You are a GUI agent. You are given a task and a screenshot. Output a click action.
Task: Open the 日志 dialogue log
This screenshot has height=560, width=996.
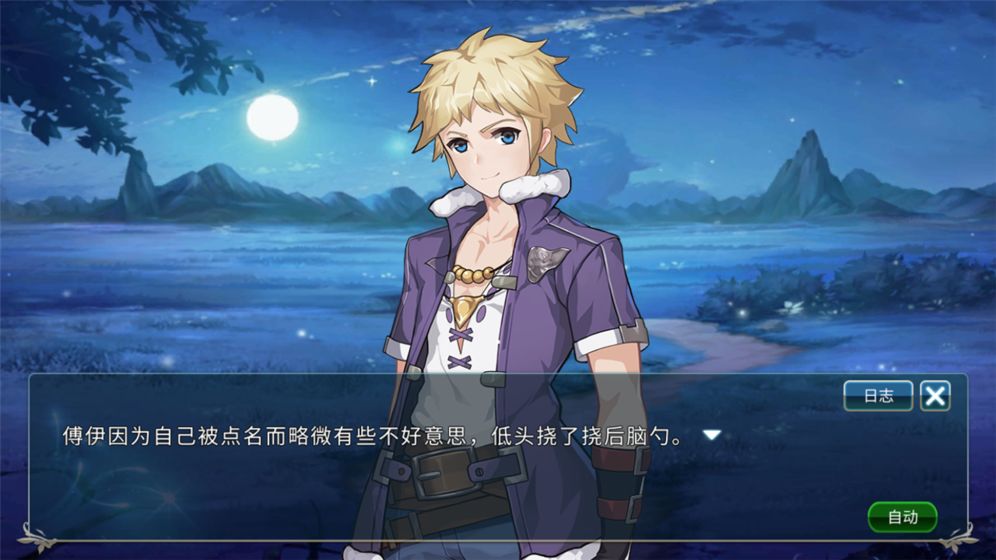point(878,396)
